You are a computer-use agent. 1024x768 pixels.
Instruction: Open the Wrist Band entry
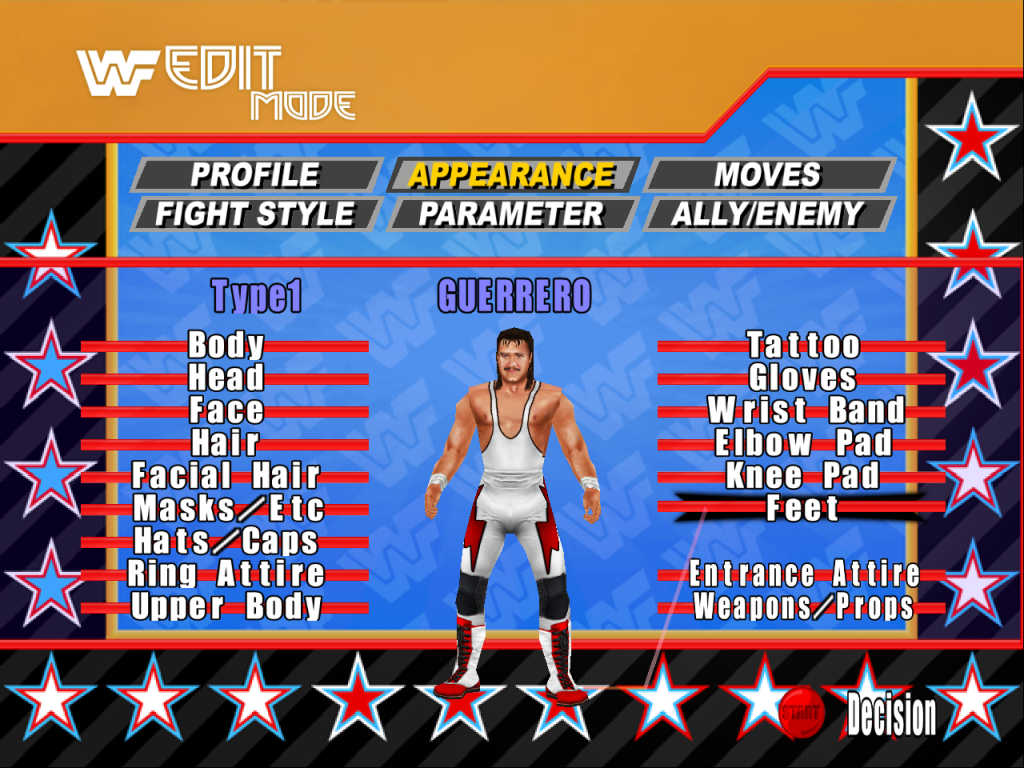[x=805, y=411]
